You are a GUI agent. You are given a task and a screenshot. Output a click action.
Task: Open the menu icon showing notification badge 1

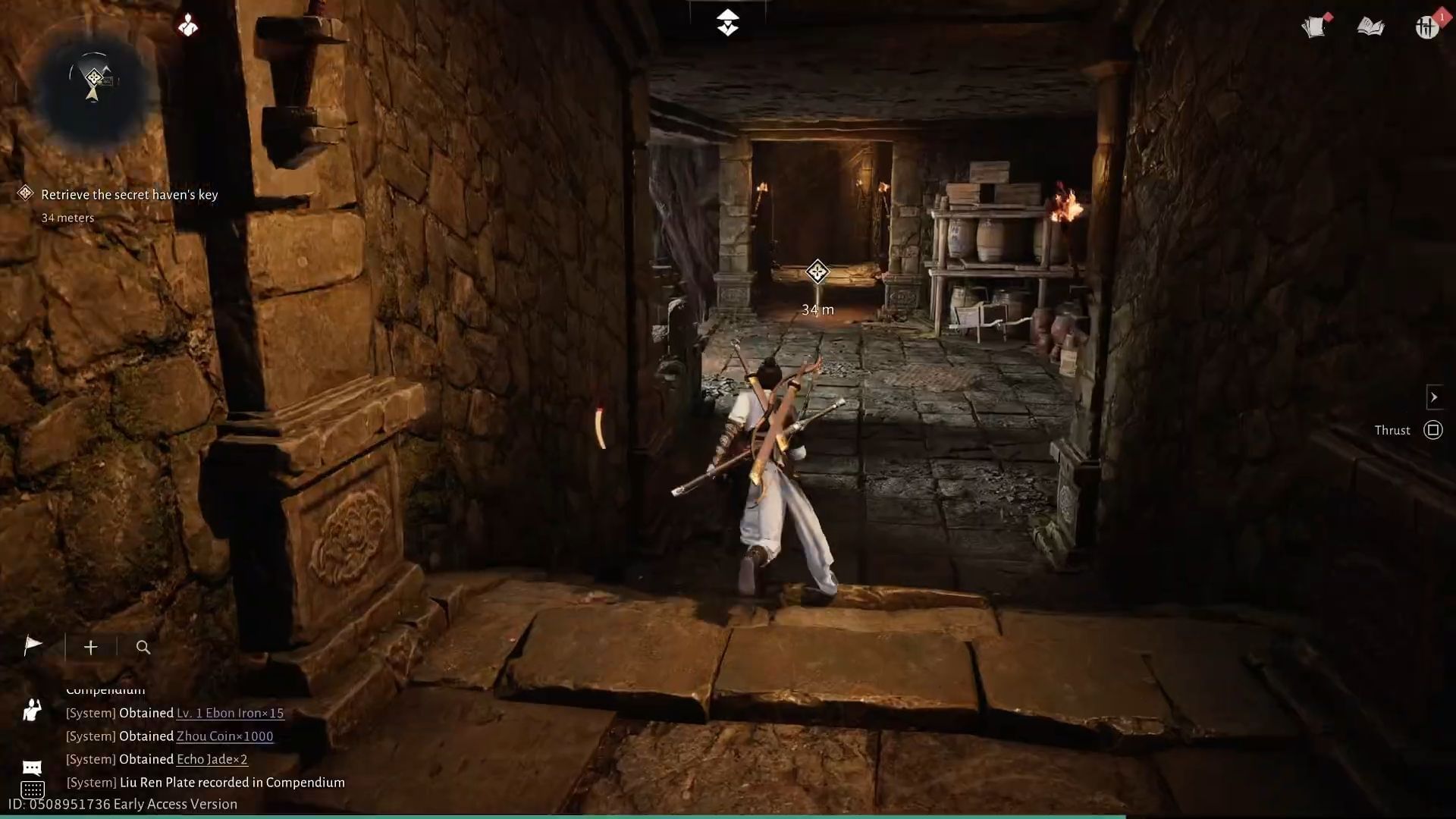1426,27
